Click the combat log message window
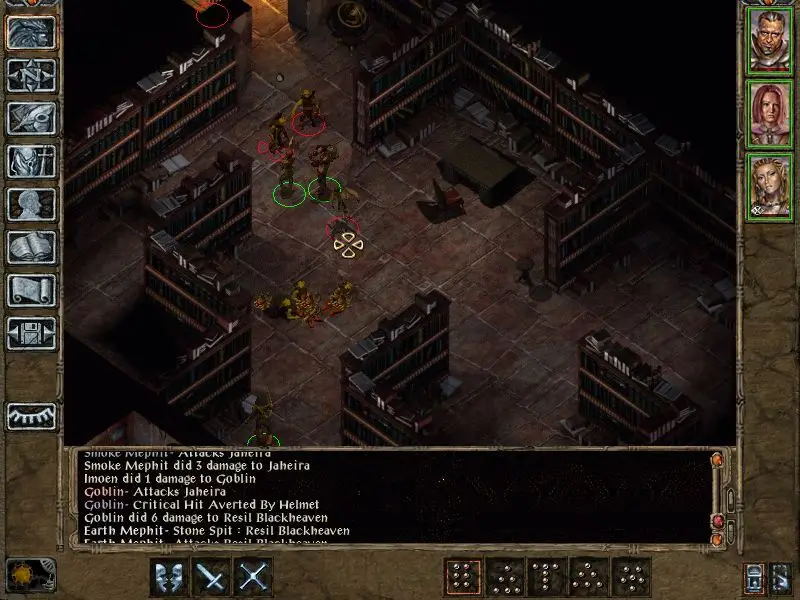 [390, 497]
